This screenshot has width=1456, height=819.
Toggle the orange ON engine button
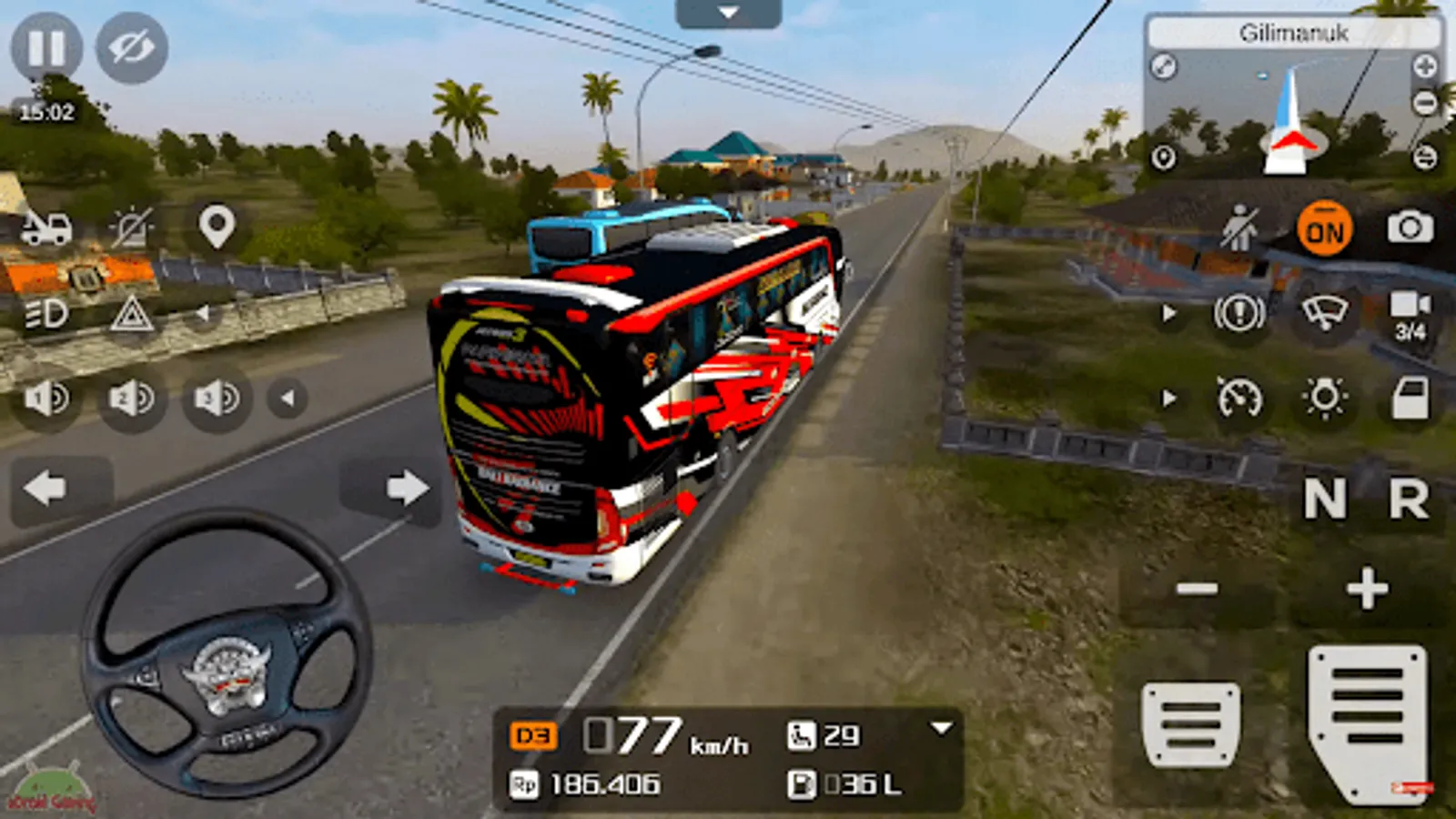[x=1324, y=230]
